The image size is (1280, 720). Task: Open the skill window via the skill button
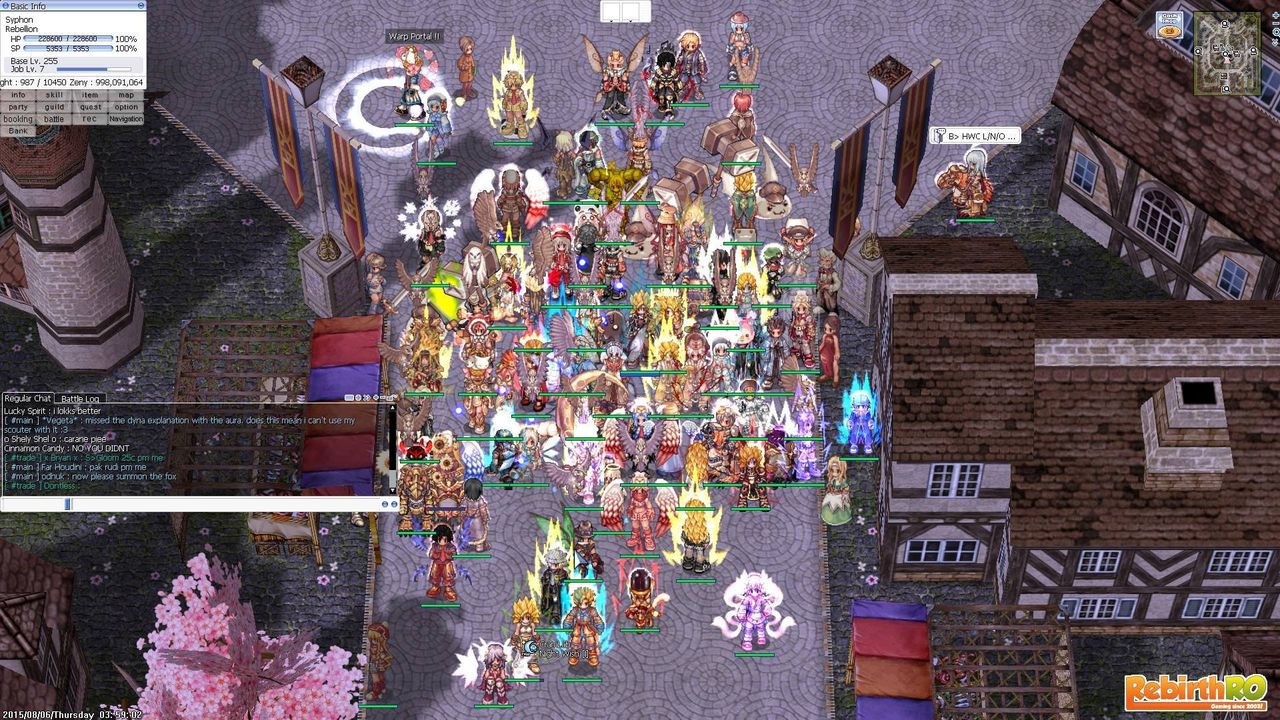(x=55, y=95)
